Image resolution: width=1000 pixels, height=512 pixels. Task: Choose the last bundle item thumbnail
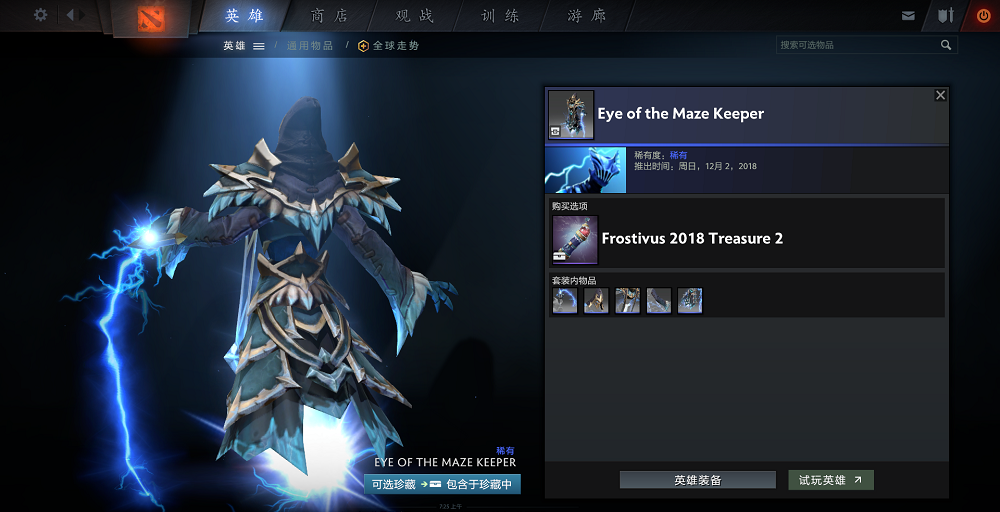tap(690, 301)
